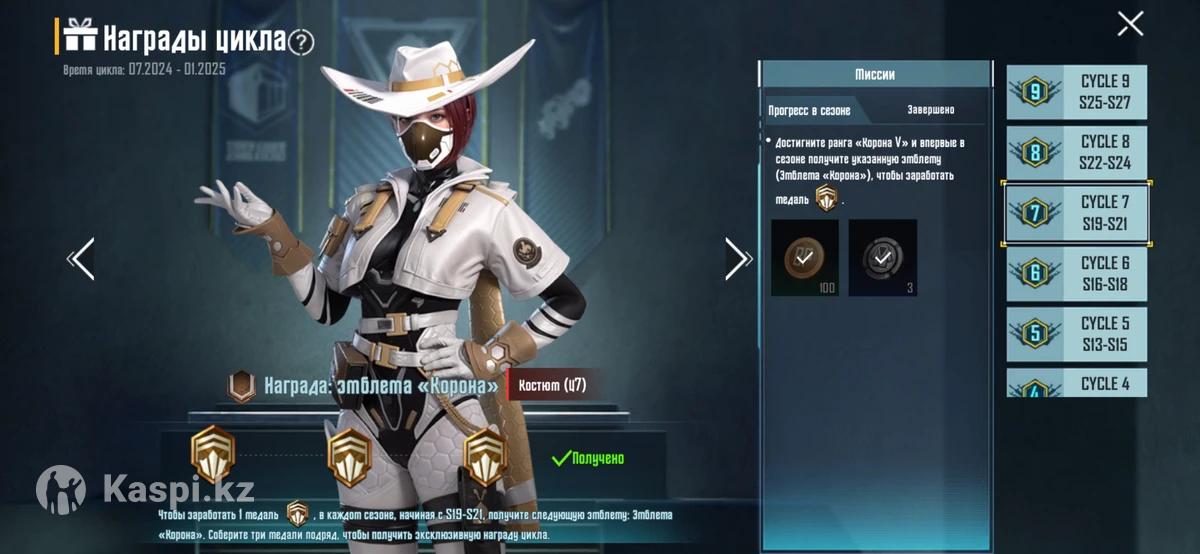Select Cycle 6 S16-S18

point(1077,274)
